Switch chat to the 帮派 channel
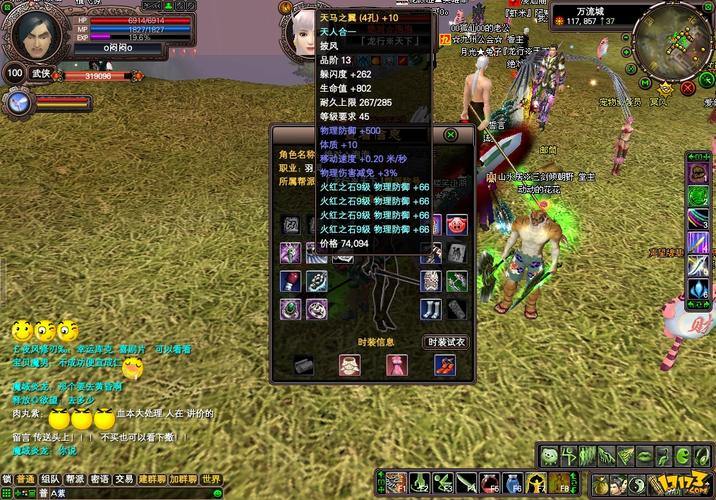 coord(75,479)
